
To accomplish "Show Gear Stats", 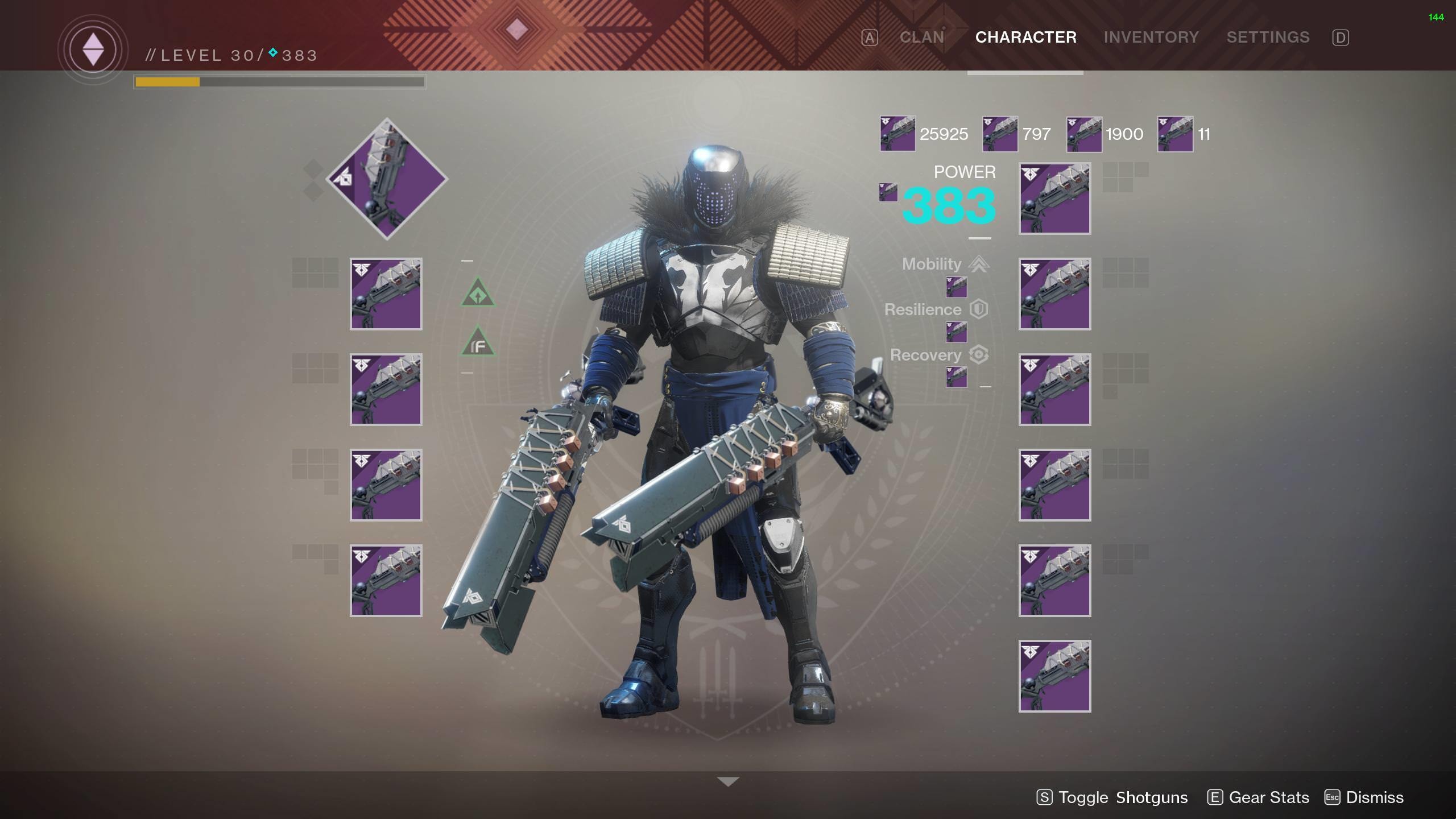I will click(x=1258, y=797).
